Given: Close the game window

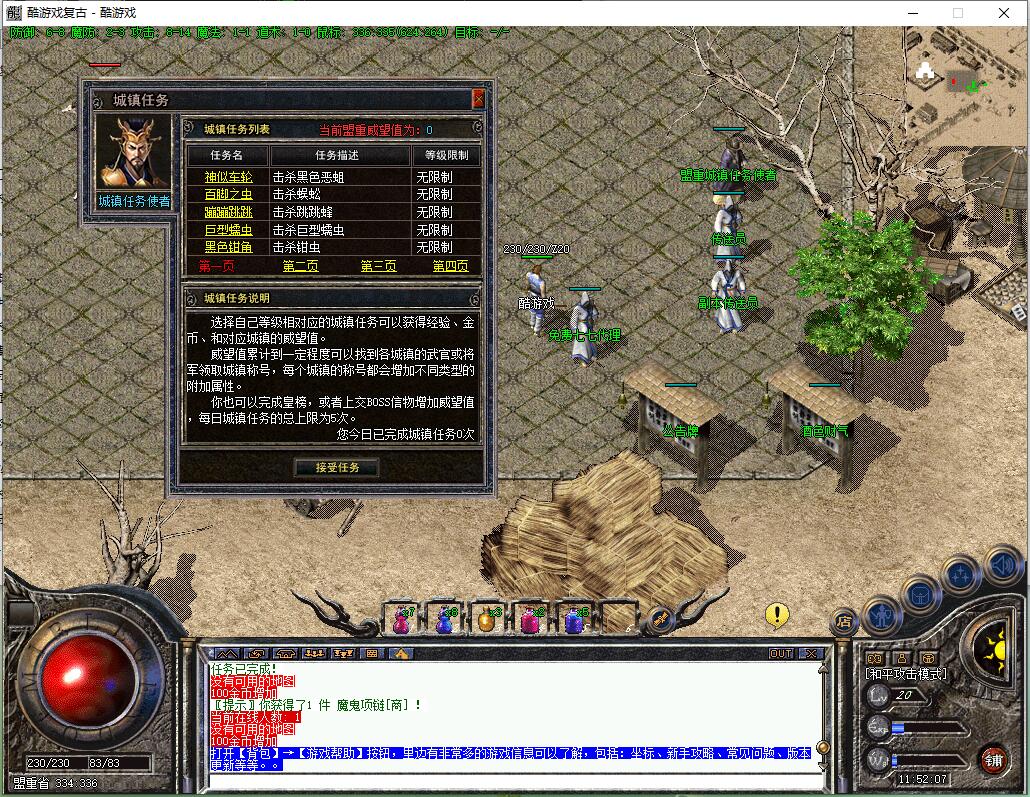Looking at the screenshot, I should point(1004,13).
